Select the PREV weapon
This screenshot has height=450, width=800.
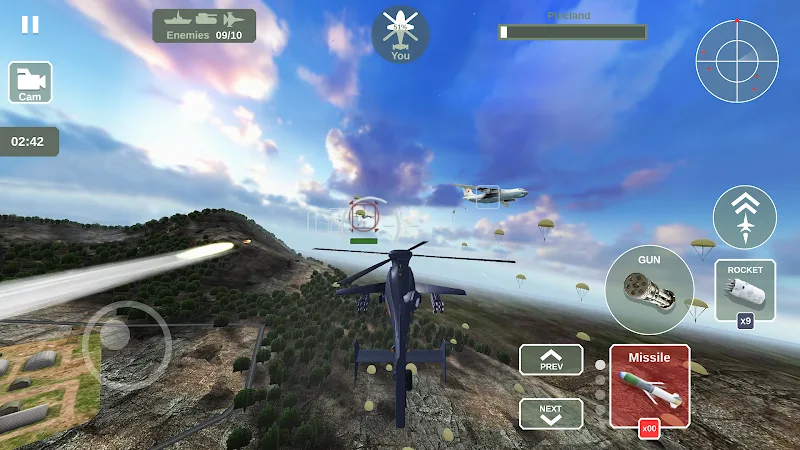click(x=550, y=360)
